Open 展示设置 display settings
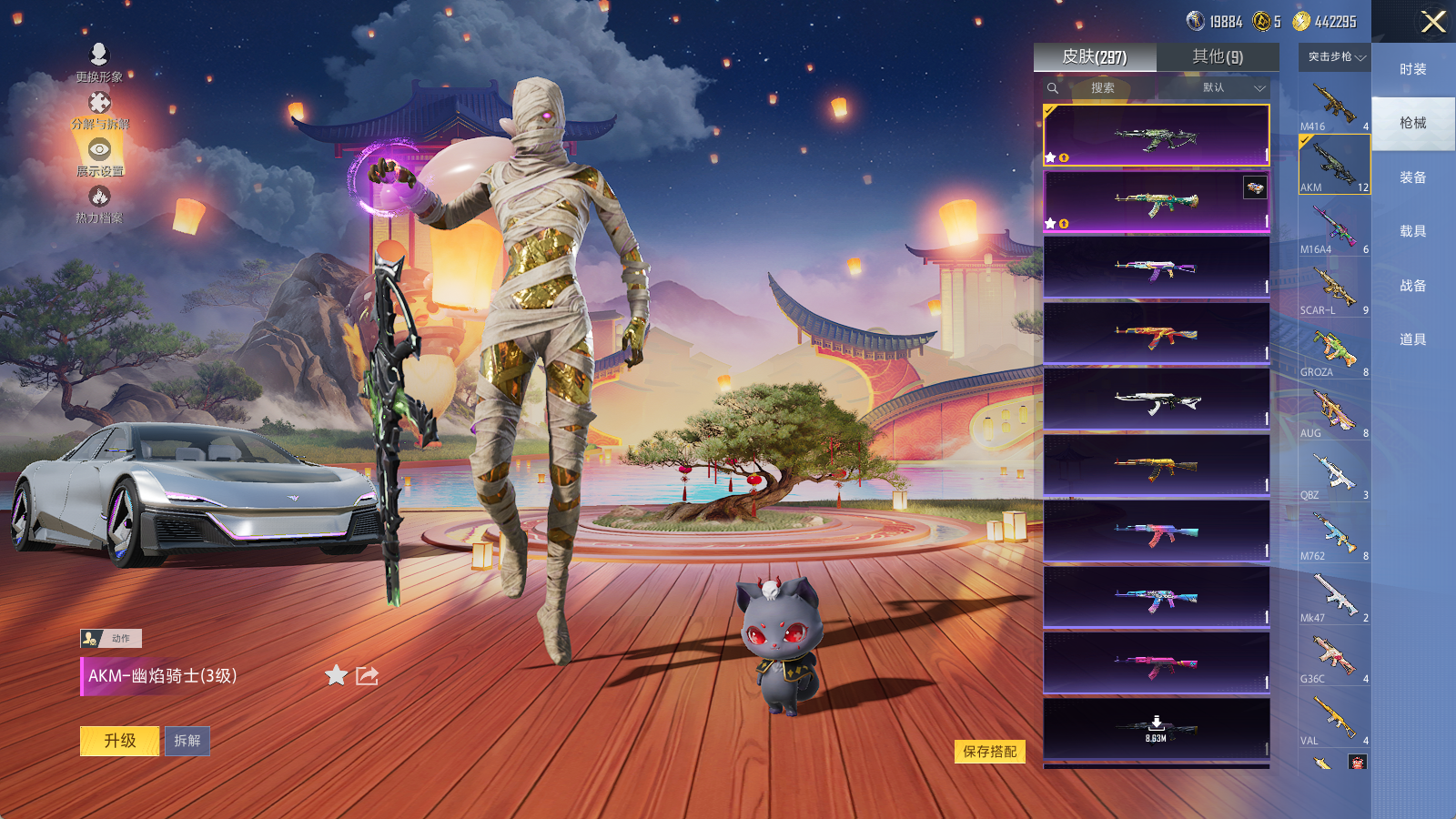Viewport: 1456px width, 819px height. point(99,156)
